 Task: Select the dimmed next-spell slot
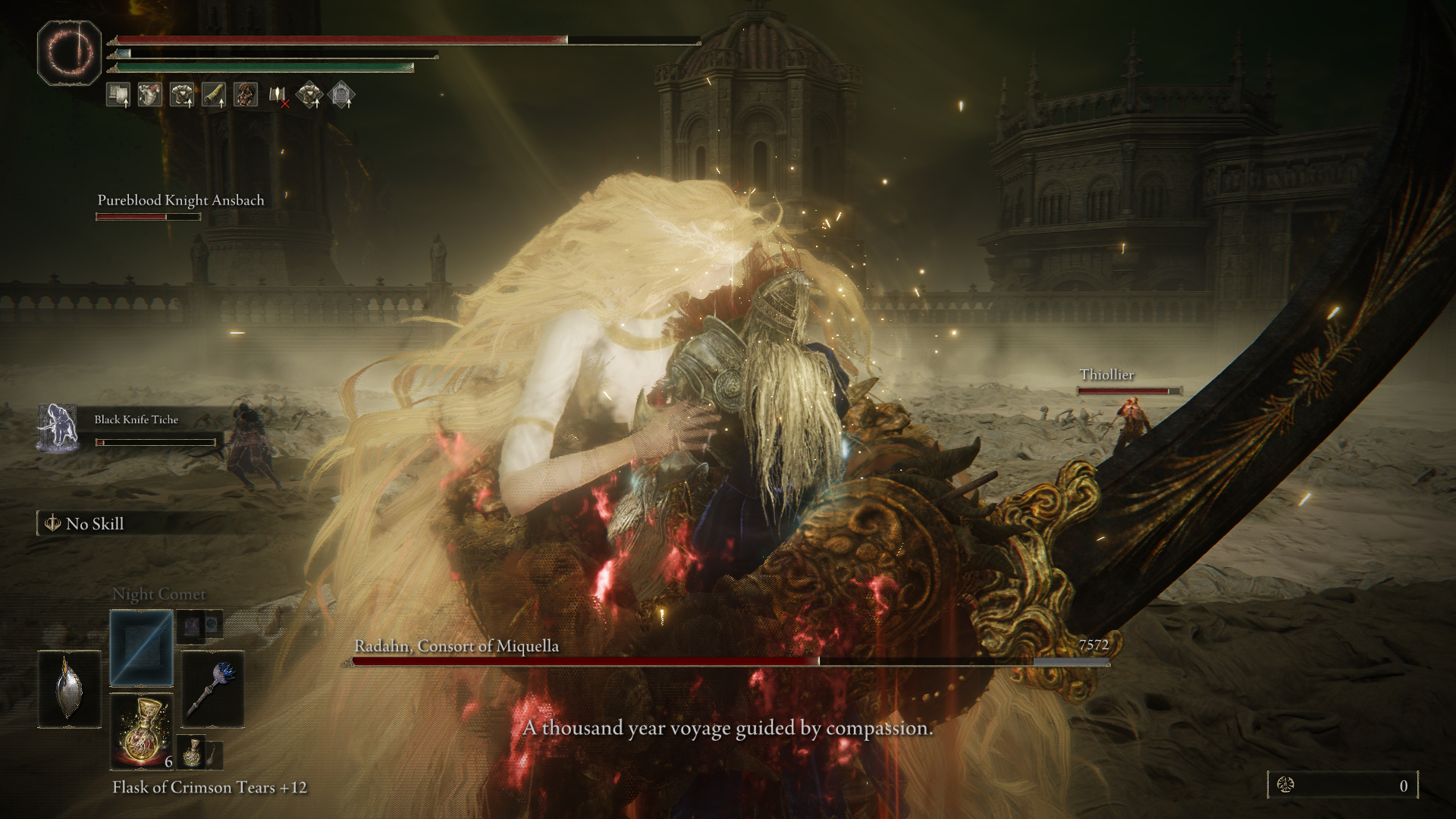click(x=191, y=626)
